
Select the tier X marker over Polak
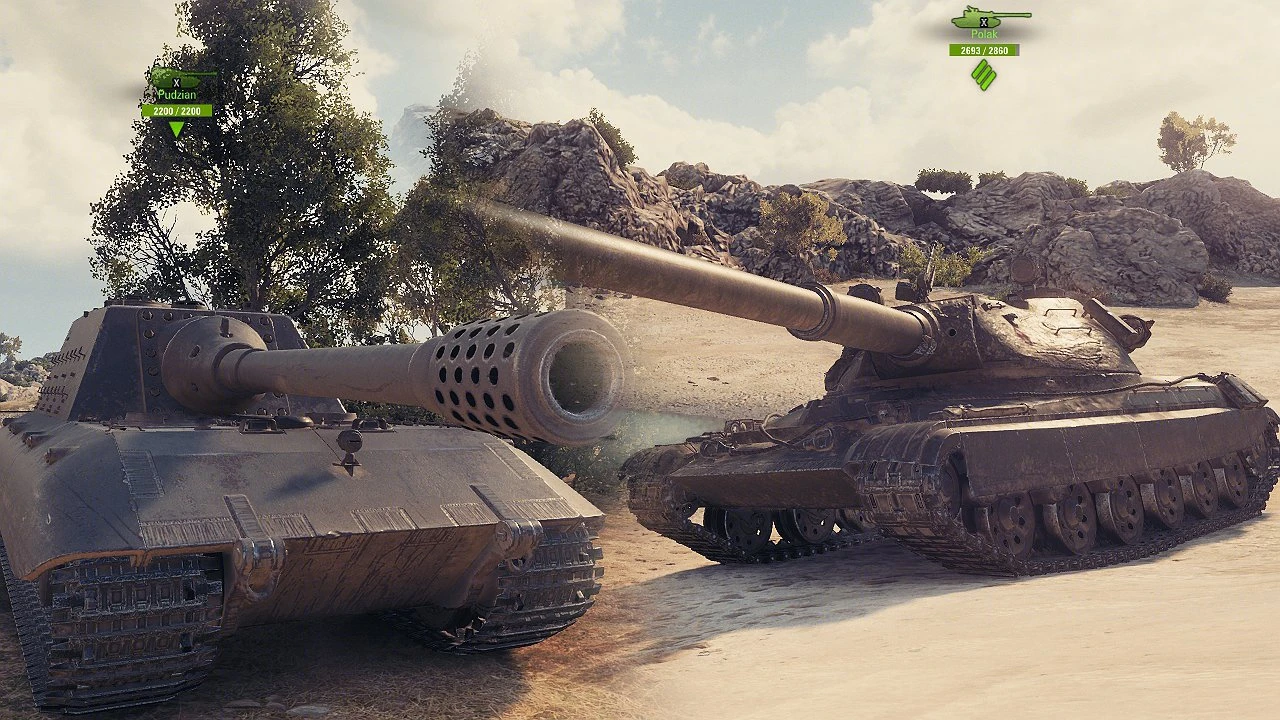coord(984,22)
